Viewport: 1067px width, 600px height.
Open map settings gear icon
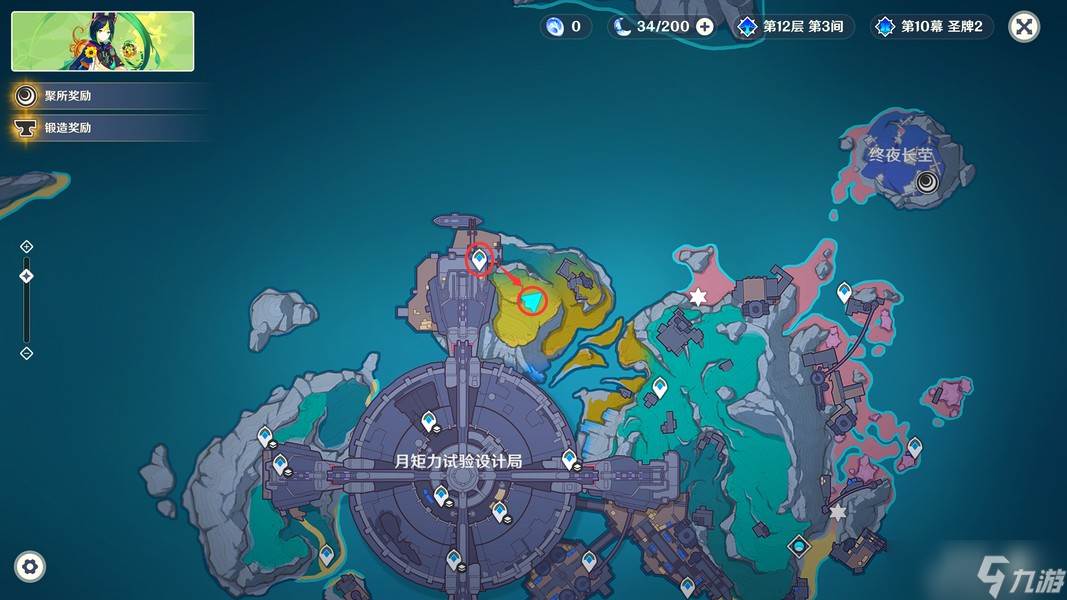[31, 566]
